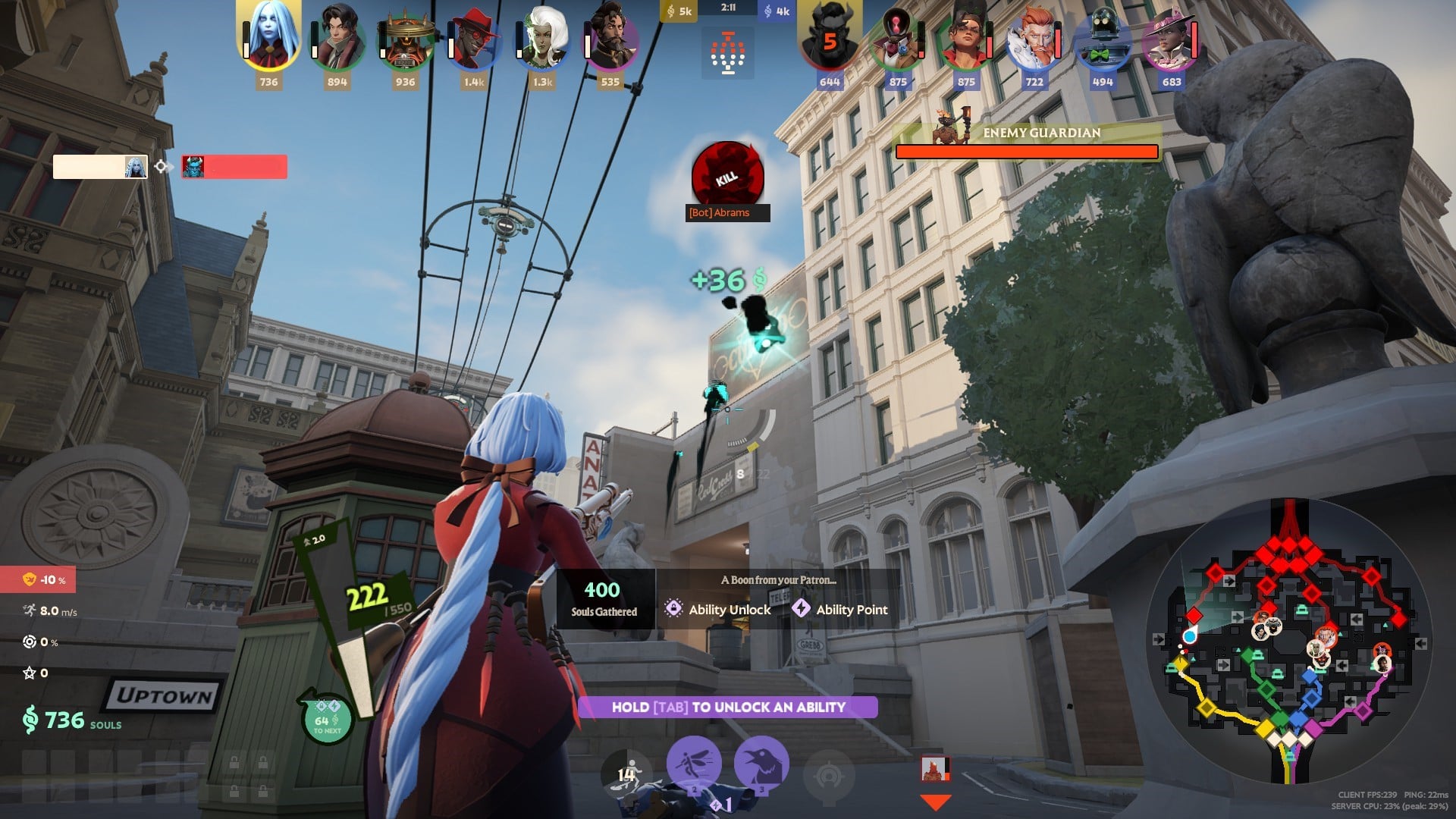Select the red fedora hero portrait
1456x819 pixels.
pos(474,39)
